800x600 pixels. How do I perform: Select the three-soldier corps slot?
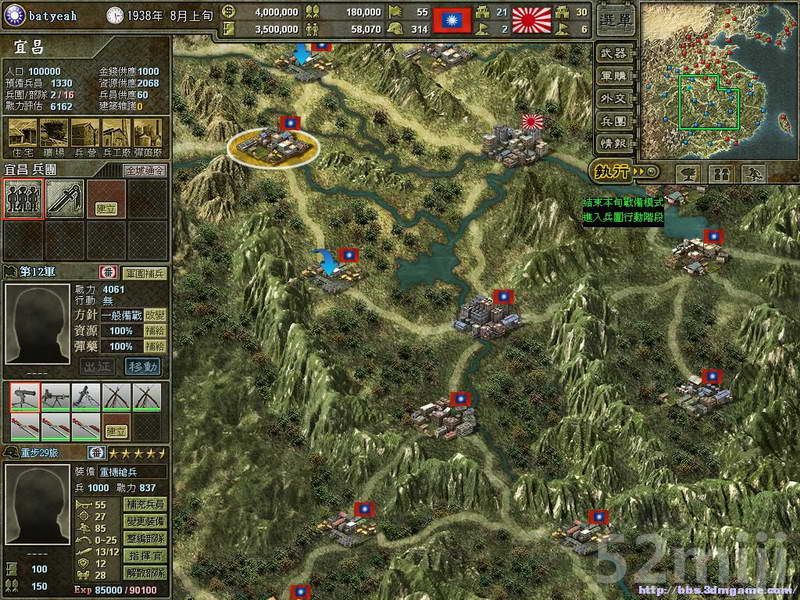click(22, 197)
